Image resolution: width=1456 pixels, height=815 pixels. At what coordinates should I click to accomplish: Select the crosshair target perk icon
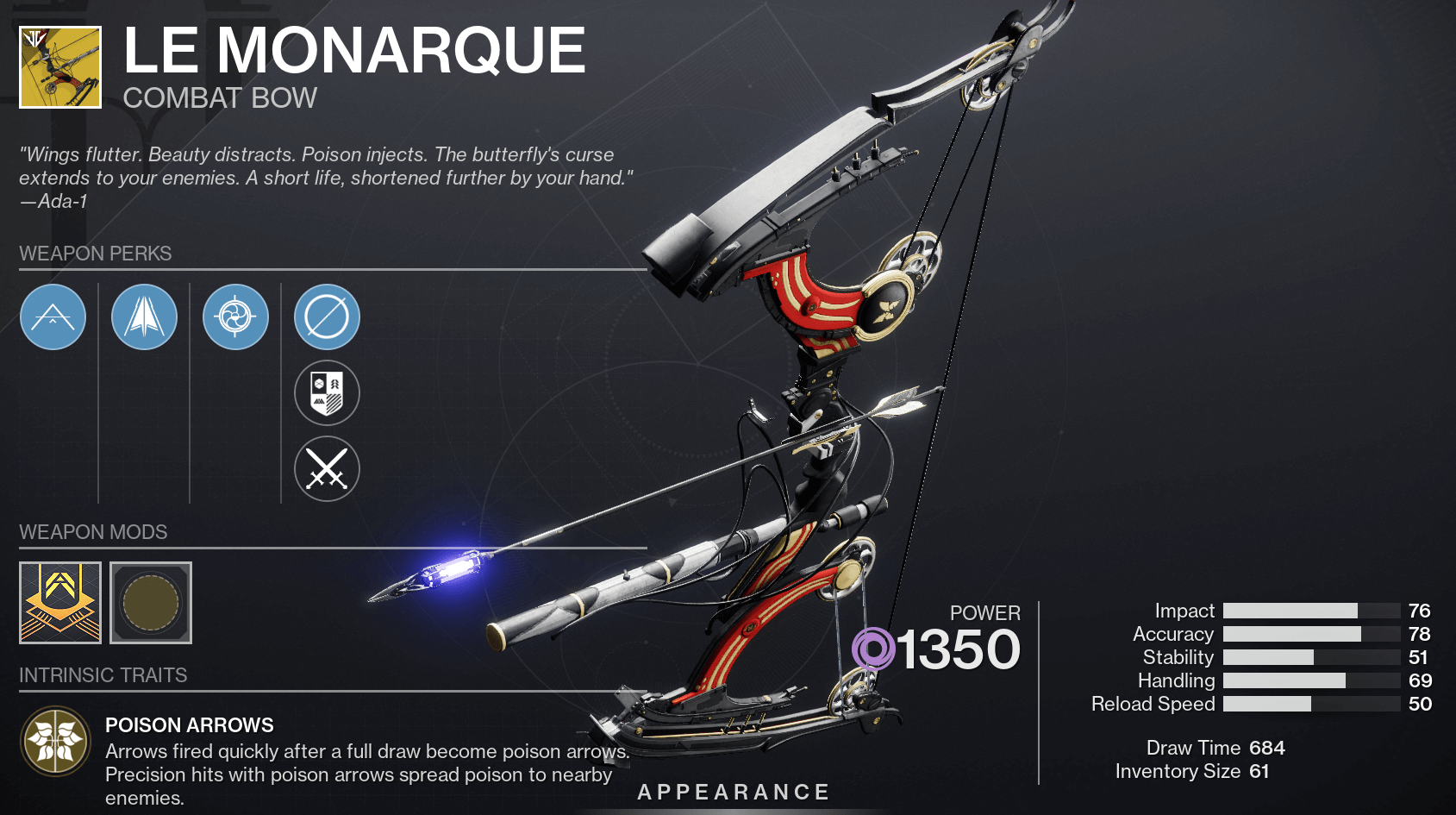[x=235, y=317]
